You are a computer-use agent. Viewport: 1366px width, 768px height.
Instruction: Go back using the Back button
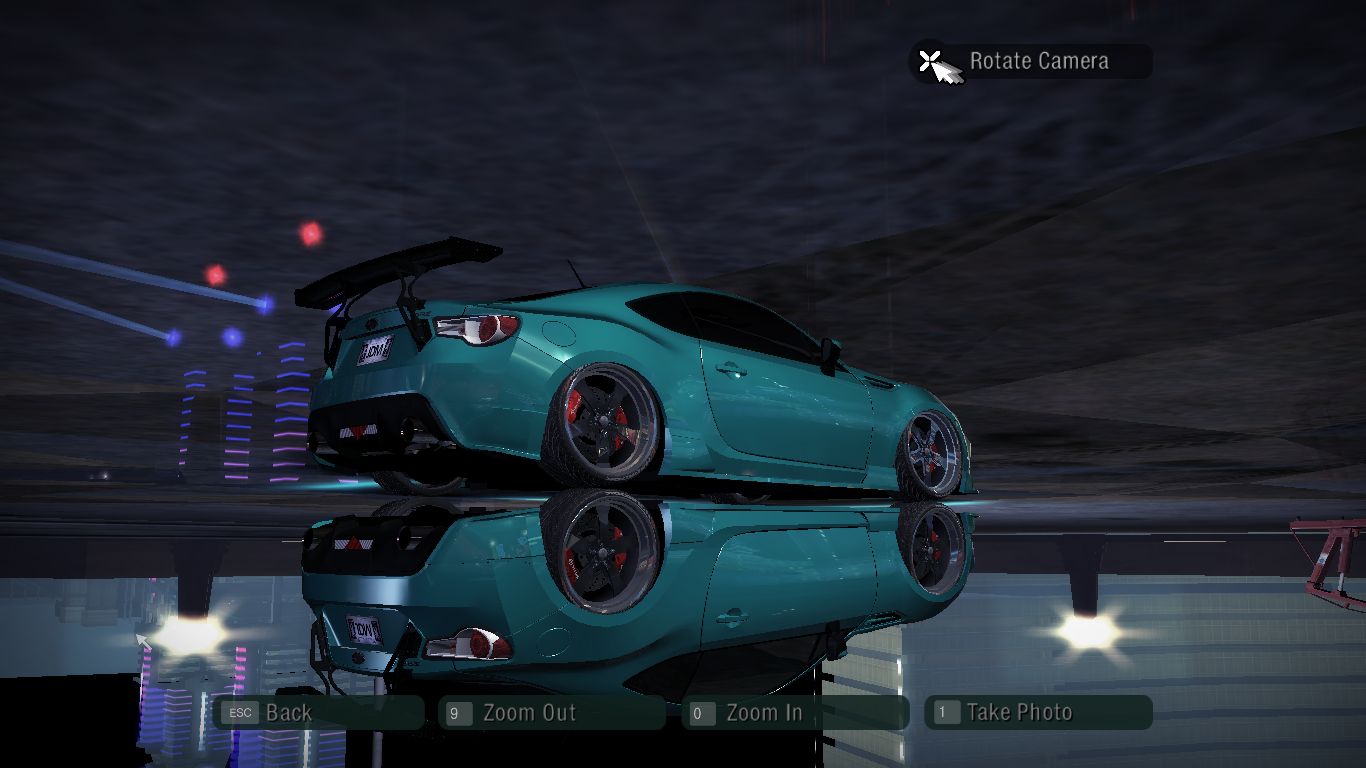point(318,713)
